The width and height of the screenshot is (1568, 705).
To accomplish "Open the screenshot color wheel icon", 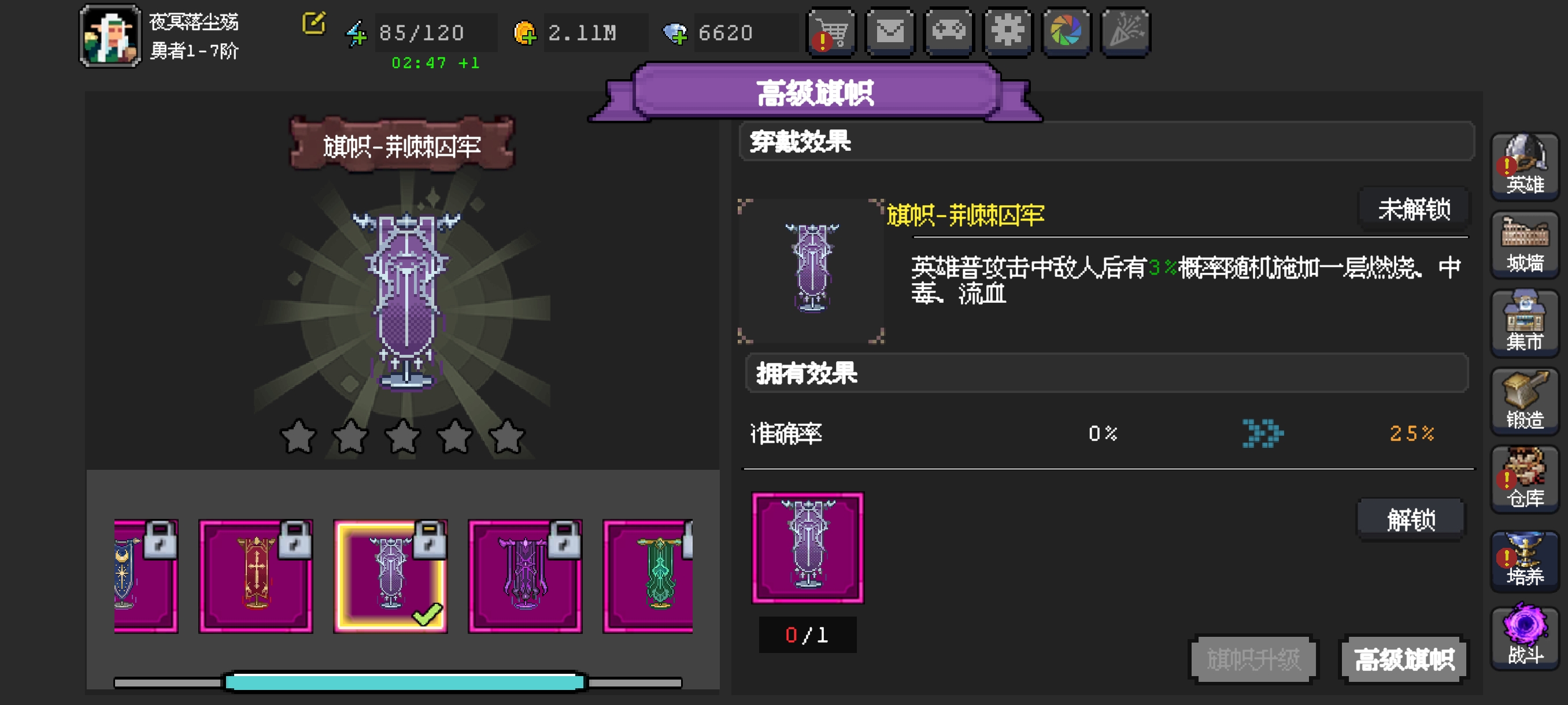I will pos(1066,33).
